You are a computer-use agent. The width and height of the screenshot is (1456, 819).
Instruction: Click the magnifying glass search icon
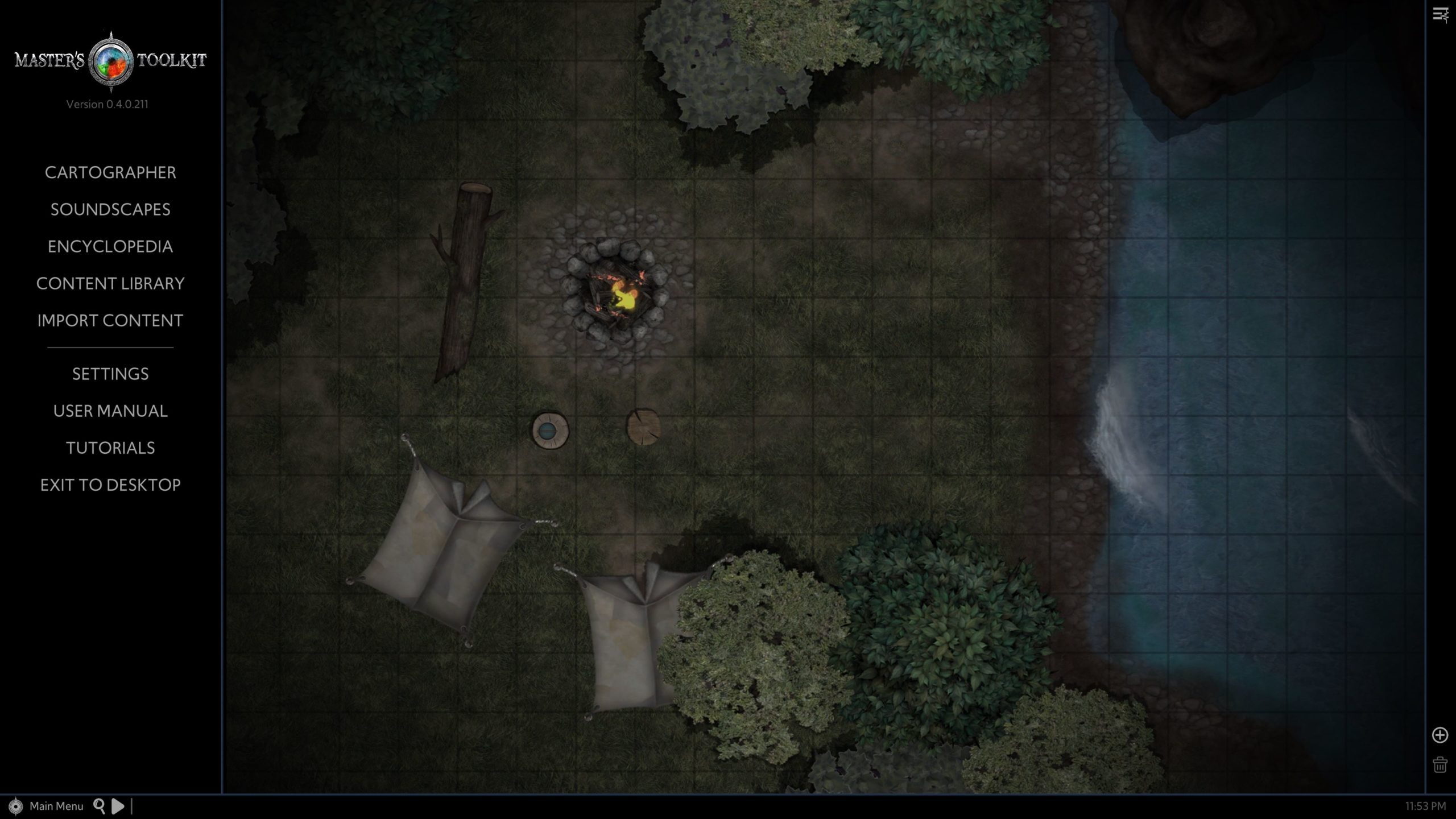click(x=100, y=805)
